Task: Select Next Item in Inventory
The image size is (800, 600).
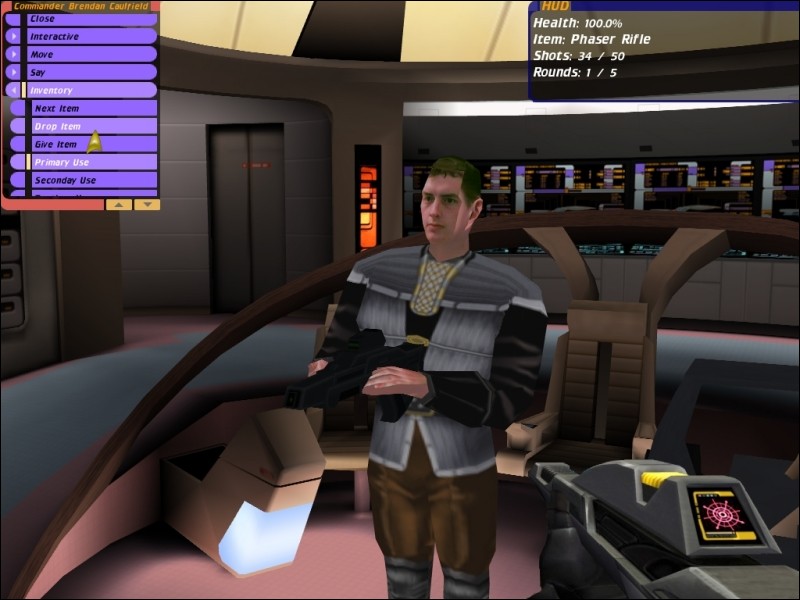Action: tap(90, 108)
